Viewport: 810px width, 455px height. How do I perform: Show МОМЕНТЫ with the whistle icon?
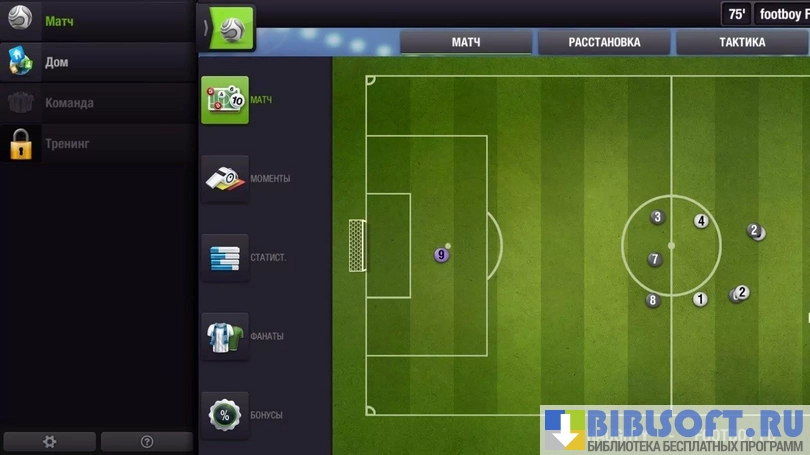pyautogui.click(x=225, y=179)
